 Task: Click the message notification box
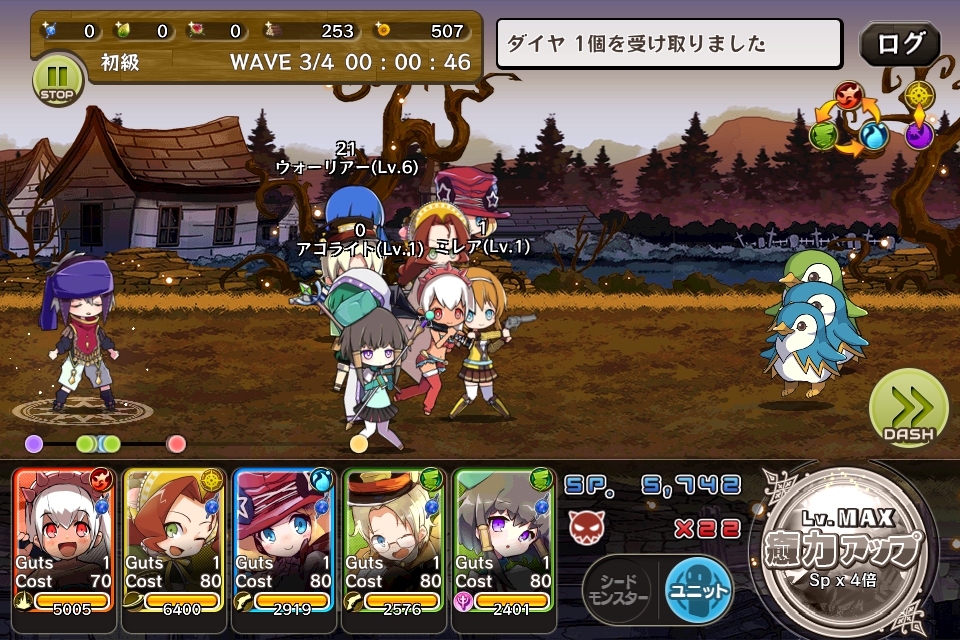670,44
